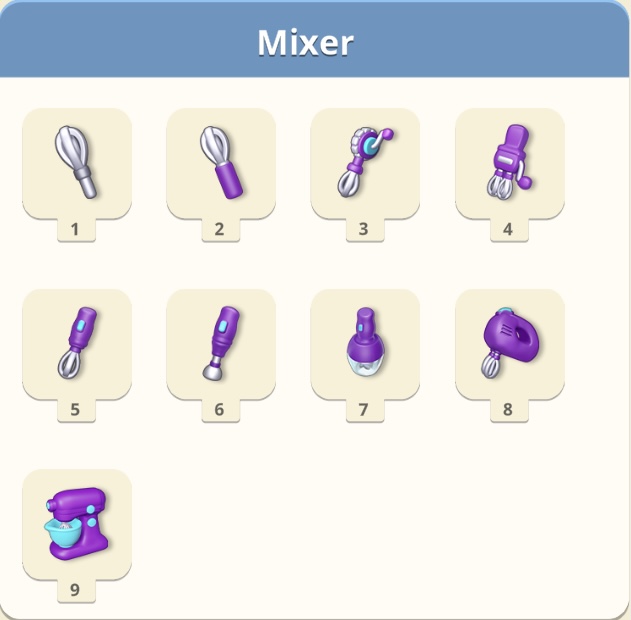The image size is (631, 620).
Task: Select the level 4 rotary beater tile
Action: (x=509, y=161)
